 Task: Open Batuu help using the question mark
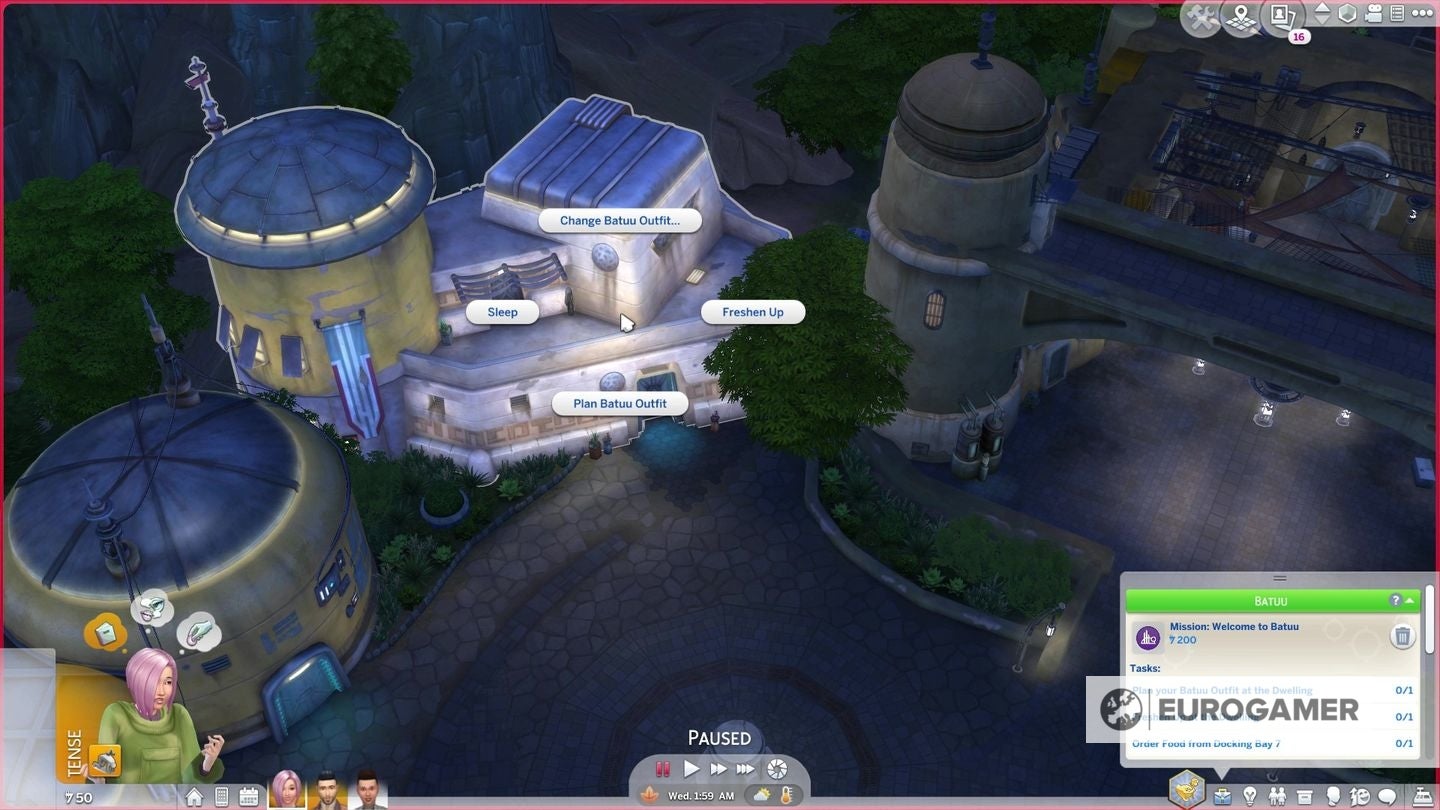point(1396,600)
